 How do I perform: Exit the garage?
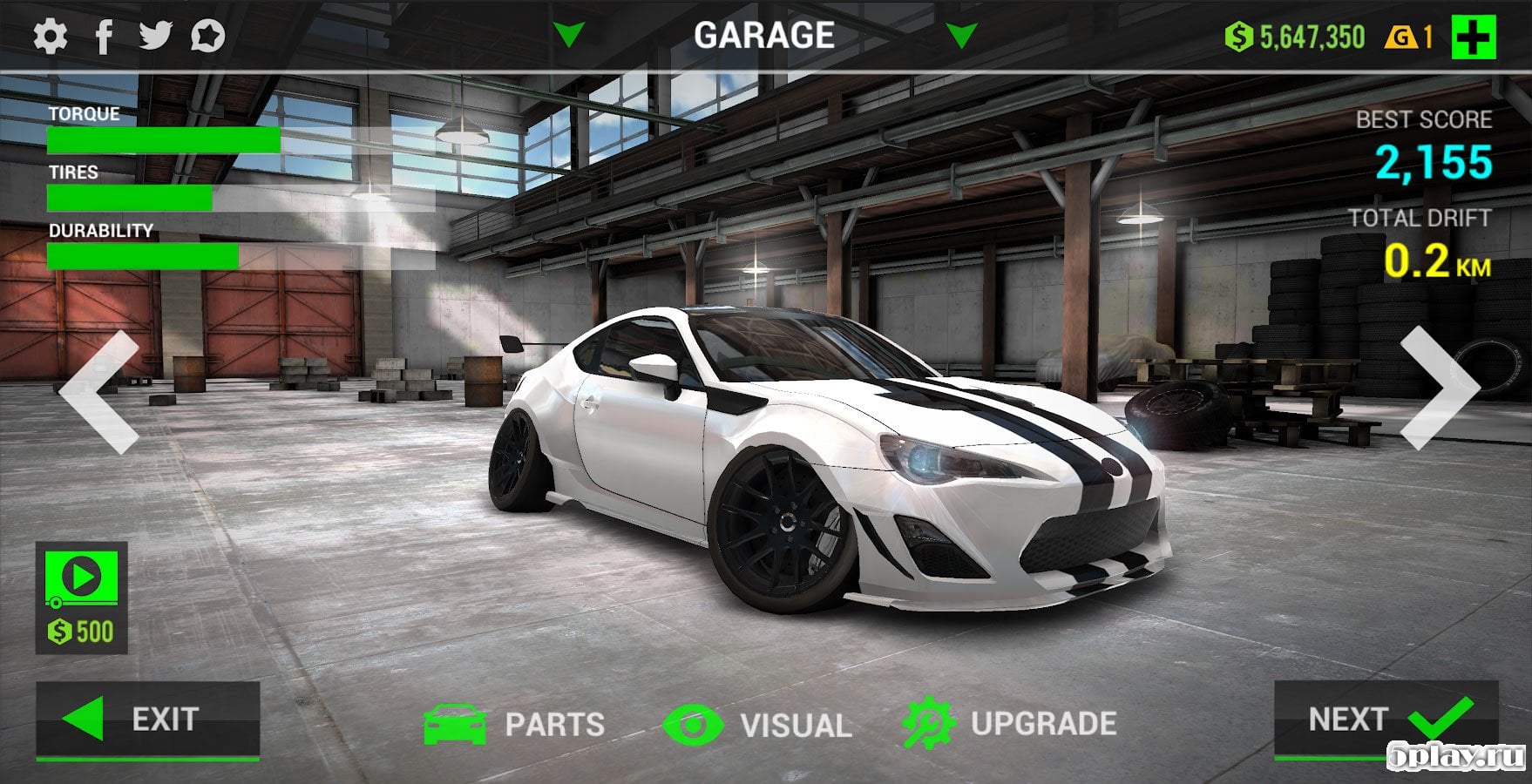[147, 720]
